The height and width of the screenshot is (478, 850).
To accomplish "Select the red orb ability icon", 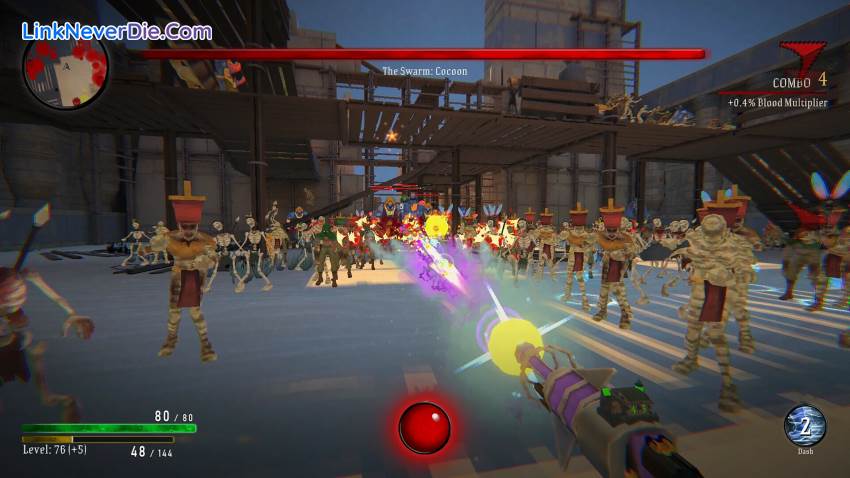I will click(424, 427).
